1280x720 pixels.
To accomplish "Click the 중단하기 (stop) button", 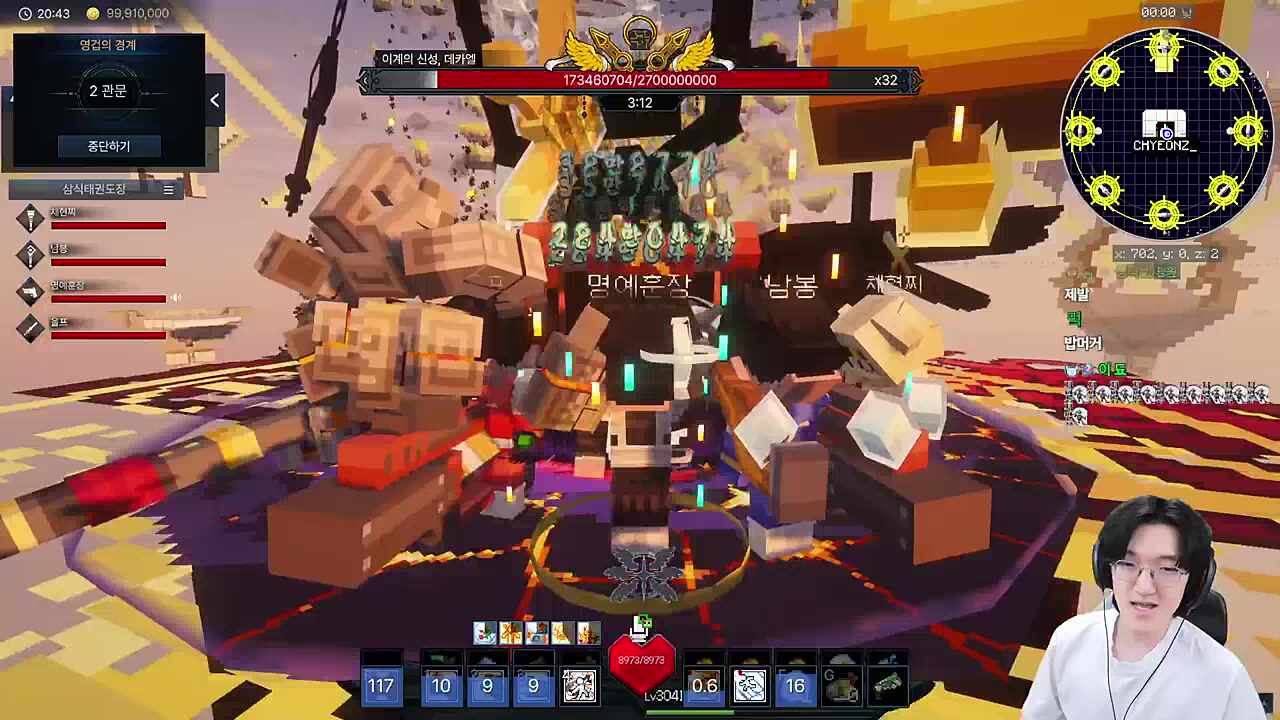I will [x=108, y=146].
